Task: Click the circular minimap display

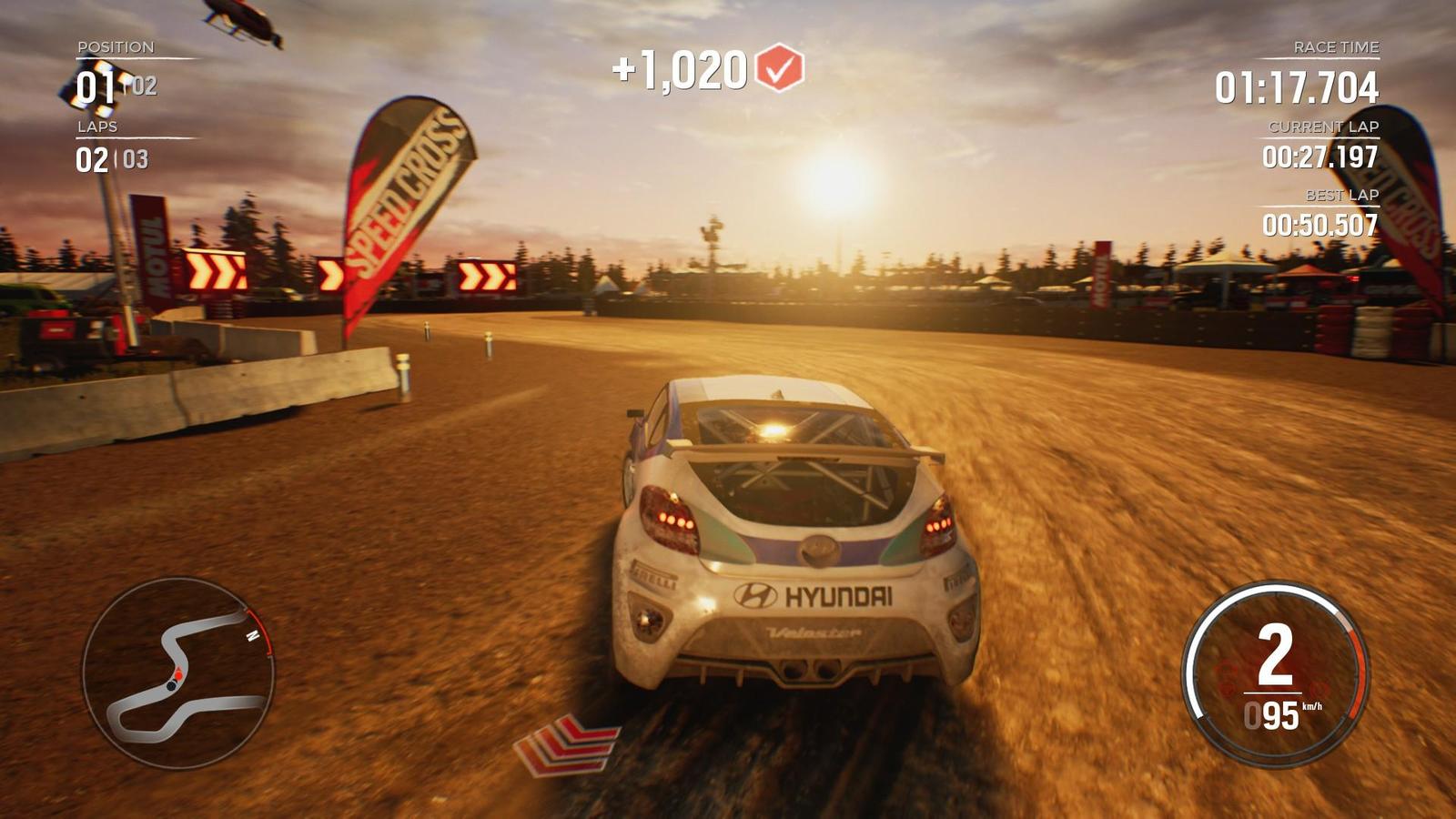Action: [182, 673]
